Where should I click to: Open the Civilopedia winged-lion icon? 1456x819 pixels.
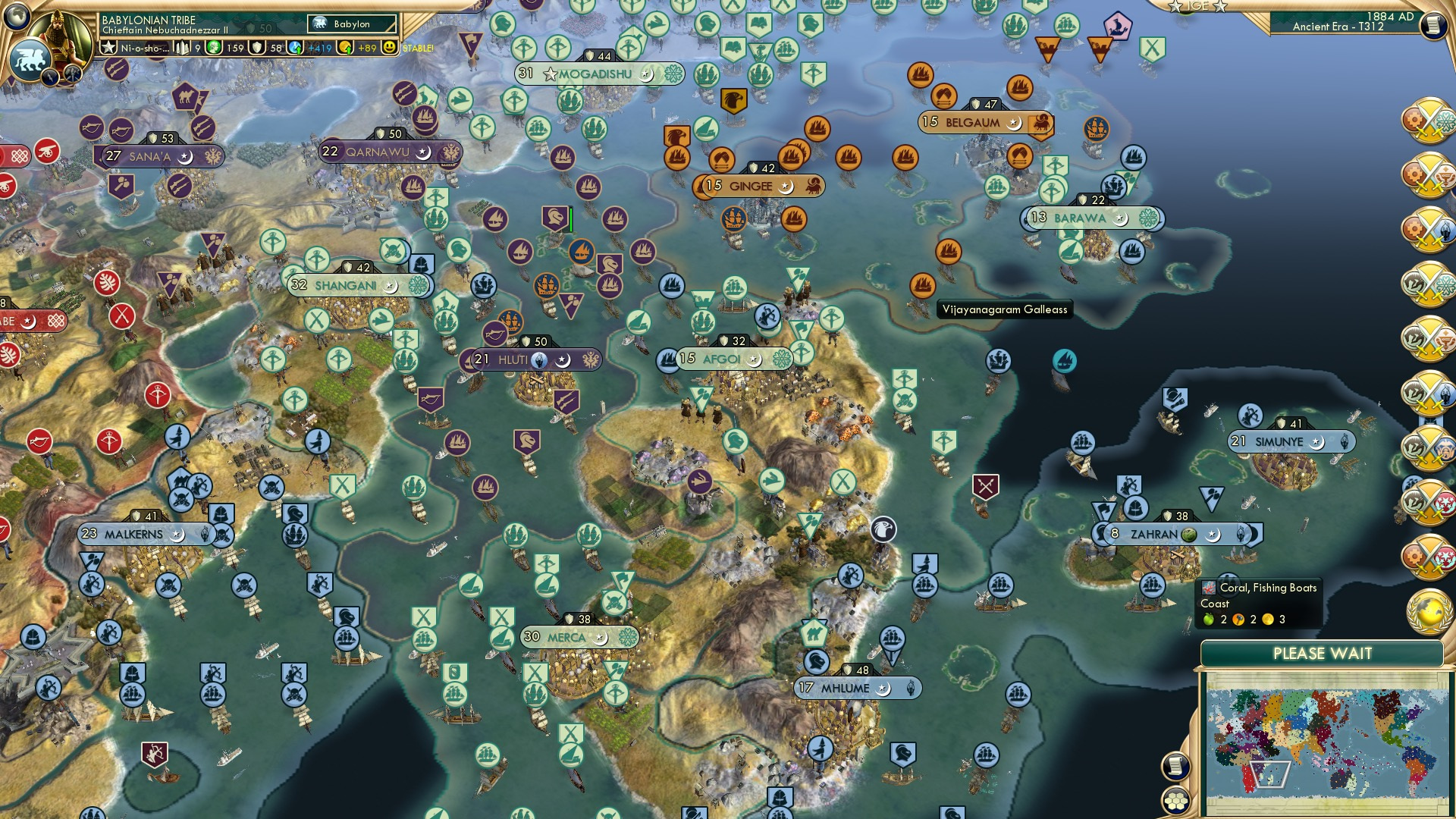pos(31,61)
